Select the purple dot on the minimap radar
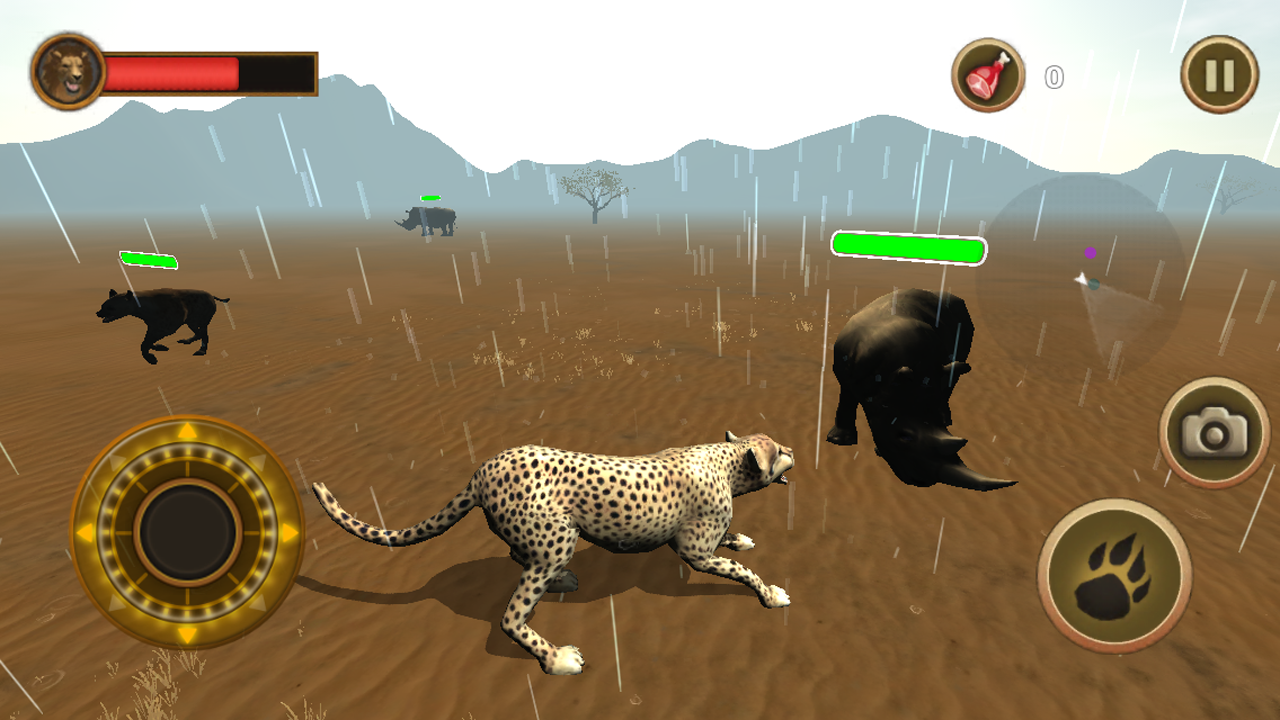This screenshot has width=1280, height=720. (x=1089, y=254)
